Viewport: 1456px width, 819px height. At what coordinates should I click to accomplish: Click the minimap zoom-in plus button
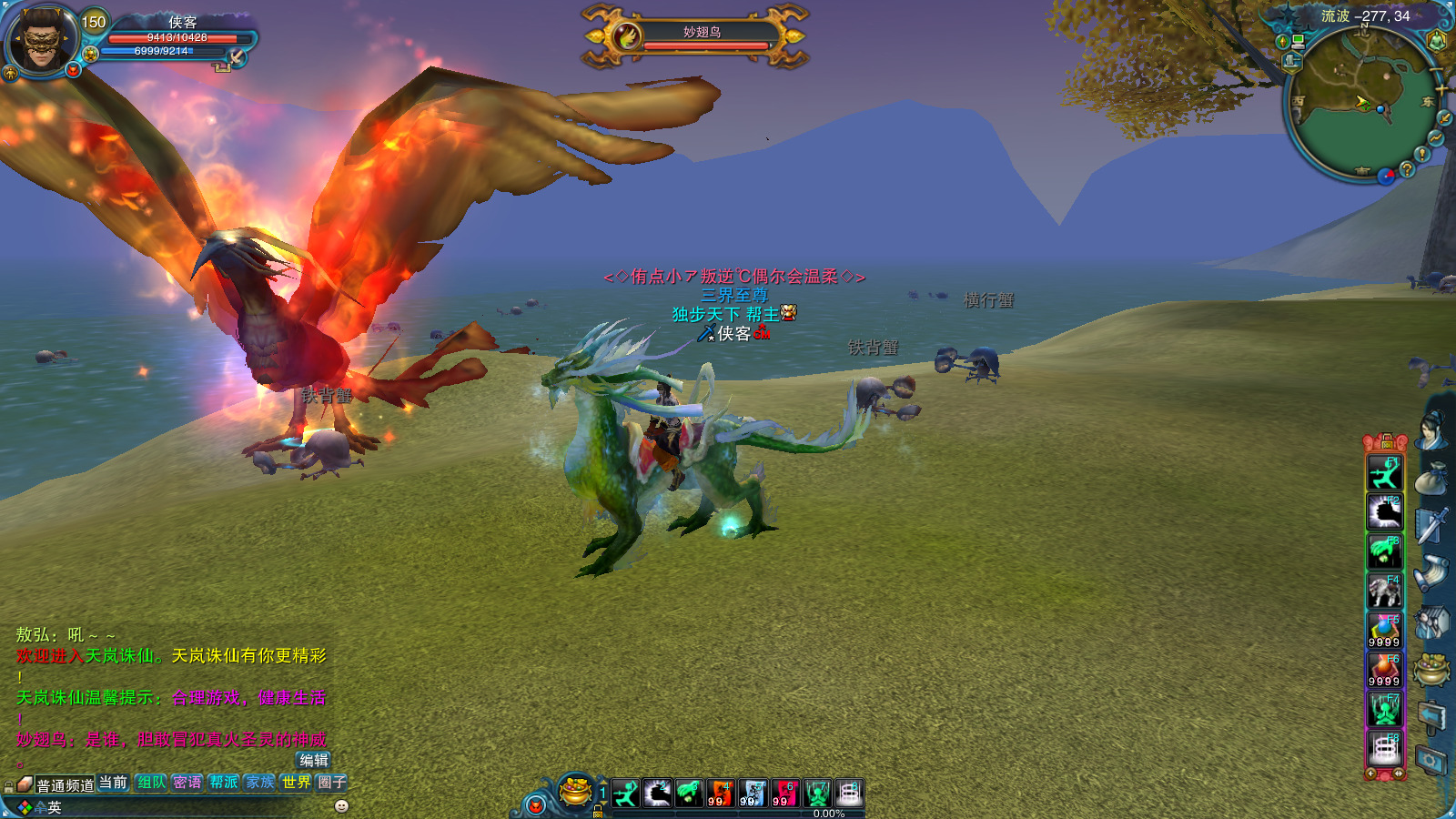click(1441, 88)
